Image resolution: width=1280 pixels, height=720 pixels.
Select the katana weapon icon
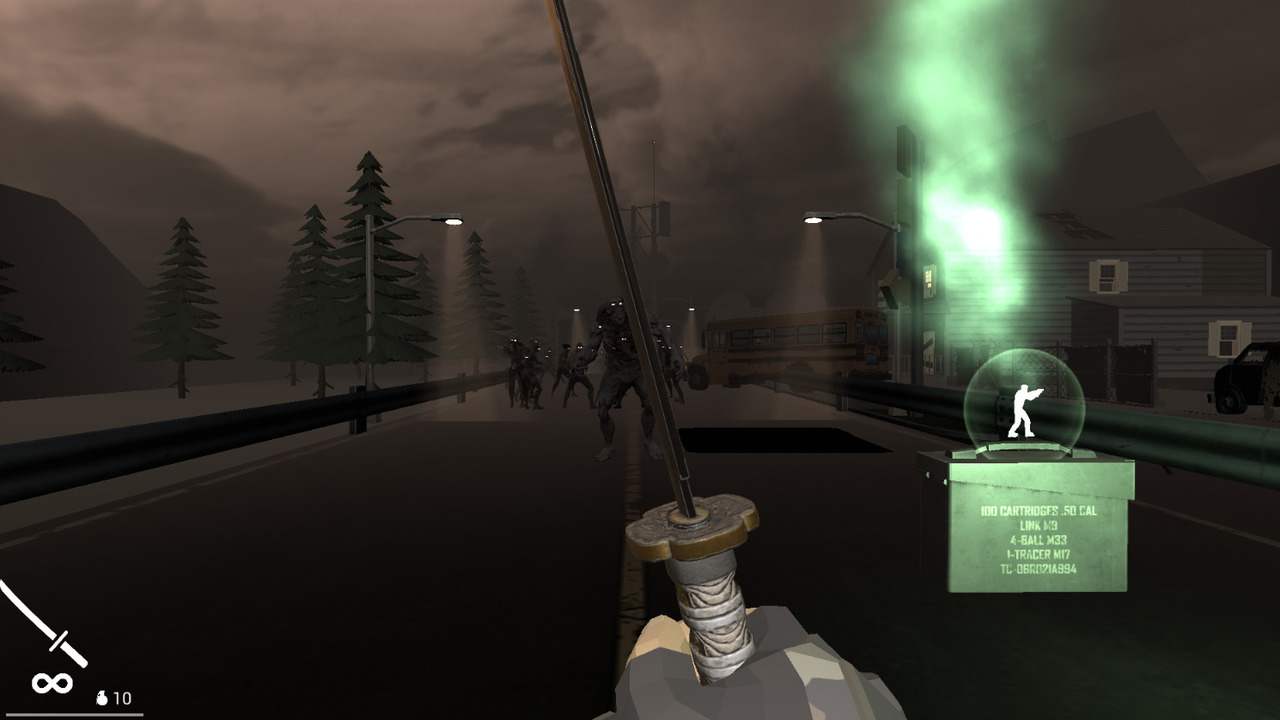pyautogui.click(x=52, y=632)
